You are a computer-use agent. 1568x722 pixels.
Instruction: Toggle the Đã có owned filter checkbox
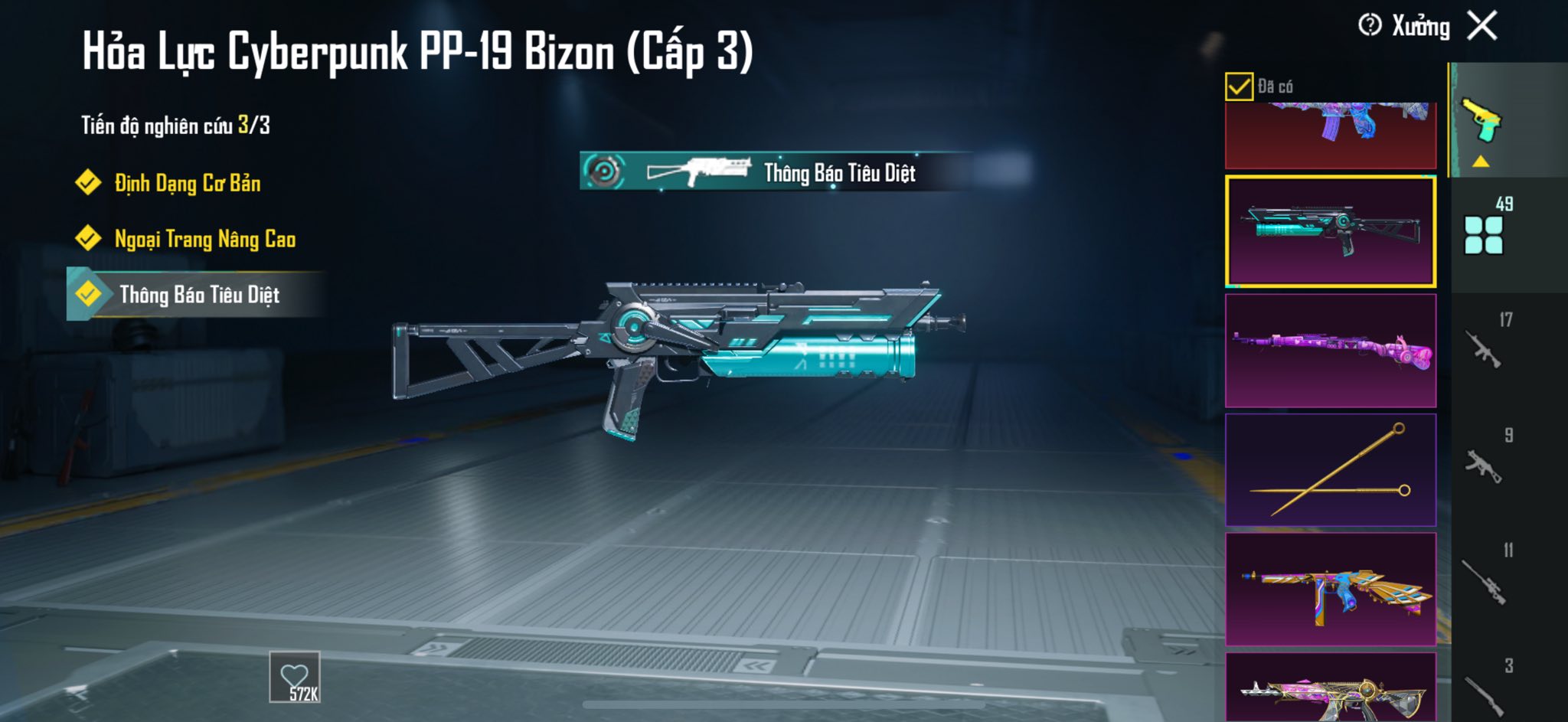tap(1239, 87)
